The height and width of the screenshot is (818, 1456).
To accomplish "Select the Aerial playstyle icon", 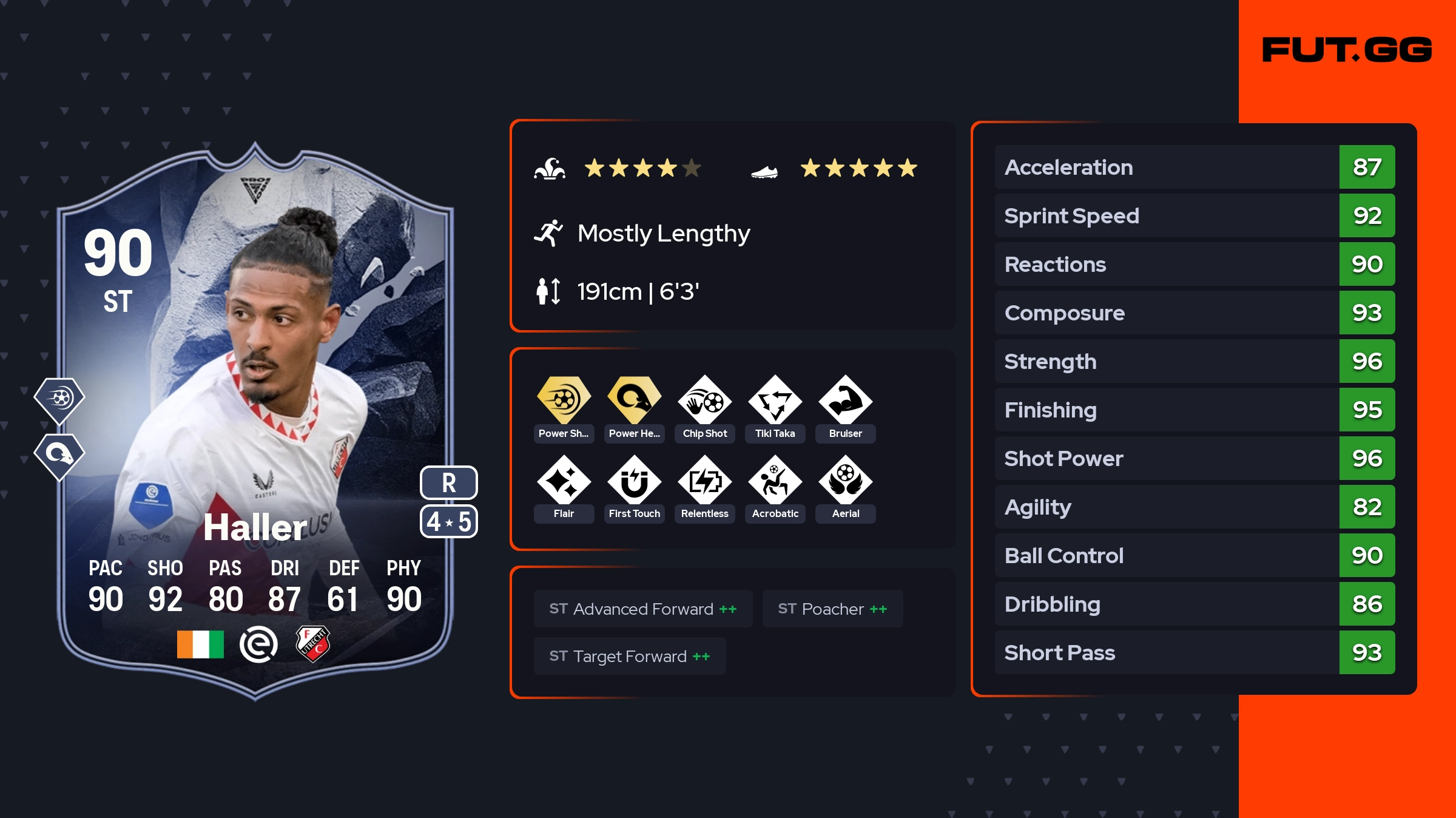I will click(x=845, y=481).
